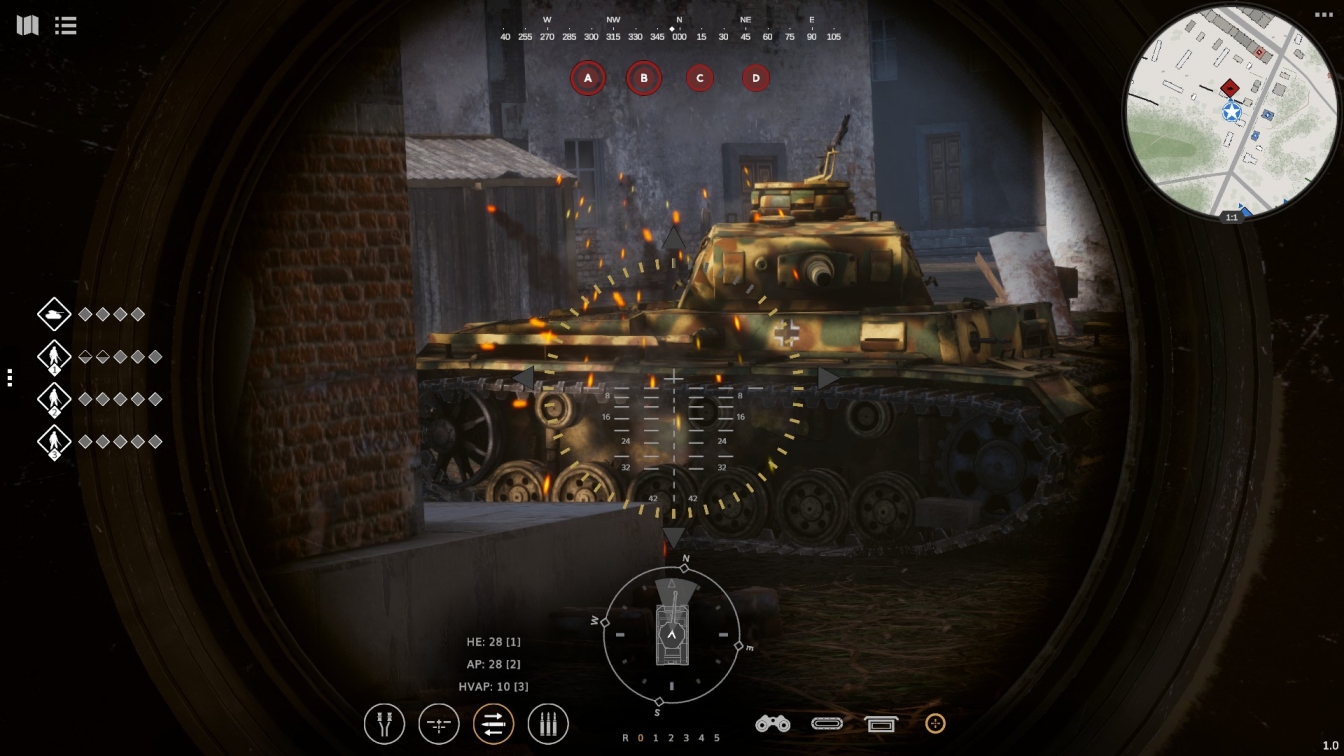Select infantry squad 2 icon
Screen dimensions: 1344x756
(x=54, y=399)
